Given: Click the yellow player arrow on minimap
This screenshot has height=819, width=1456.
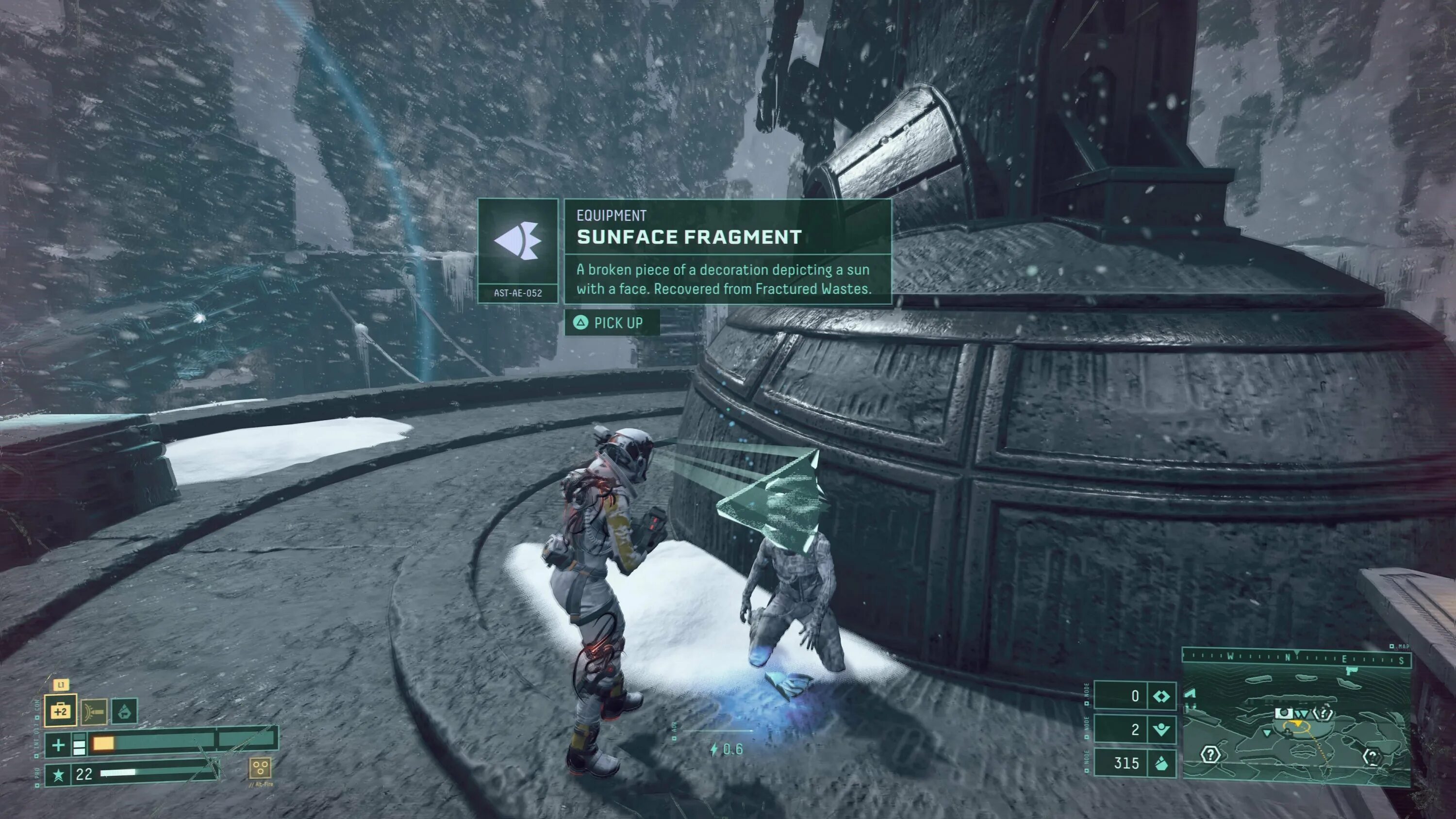Looking at the screenshot, I should [1298, 724].
